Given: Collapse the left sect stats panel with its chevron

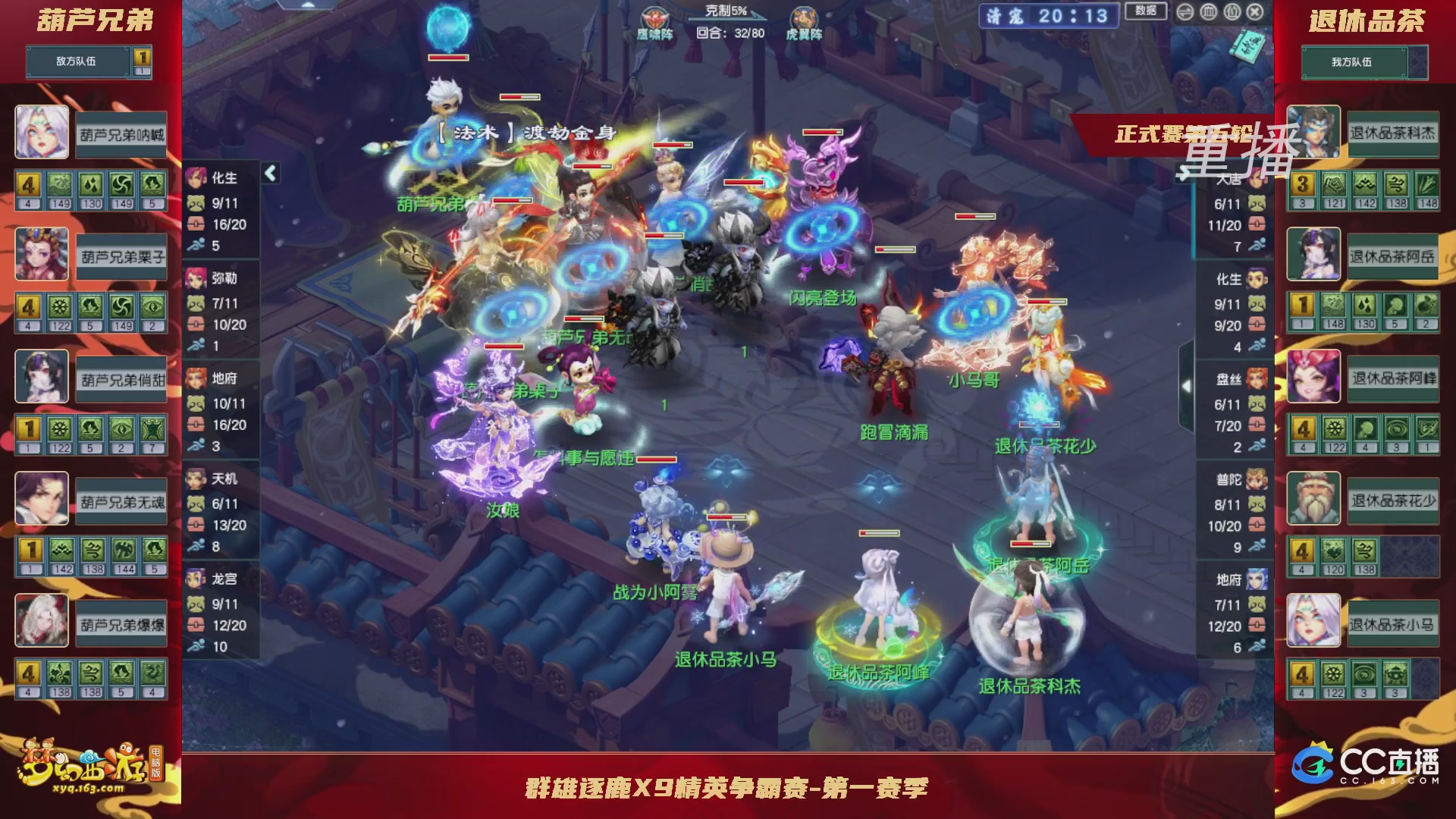Looking at the screenshot, I should tap(269, 173).
